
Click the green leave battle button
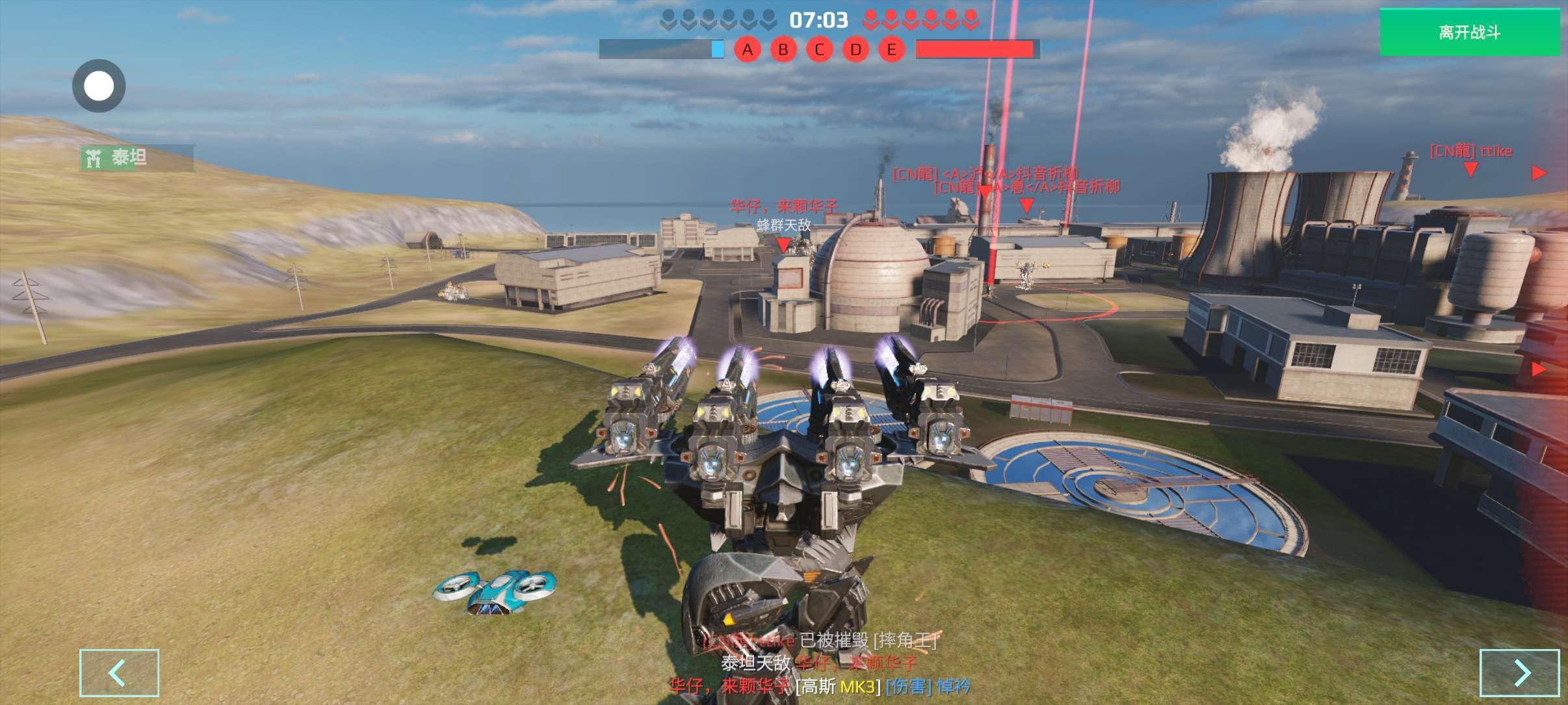click(x=1469, y=33)
